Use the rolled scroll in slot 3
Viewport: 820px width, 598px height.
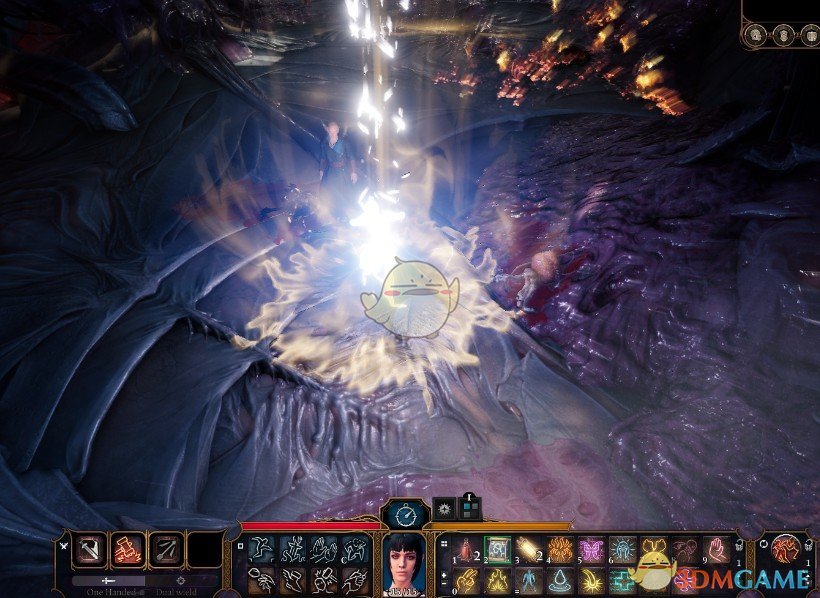[529, 549]
